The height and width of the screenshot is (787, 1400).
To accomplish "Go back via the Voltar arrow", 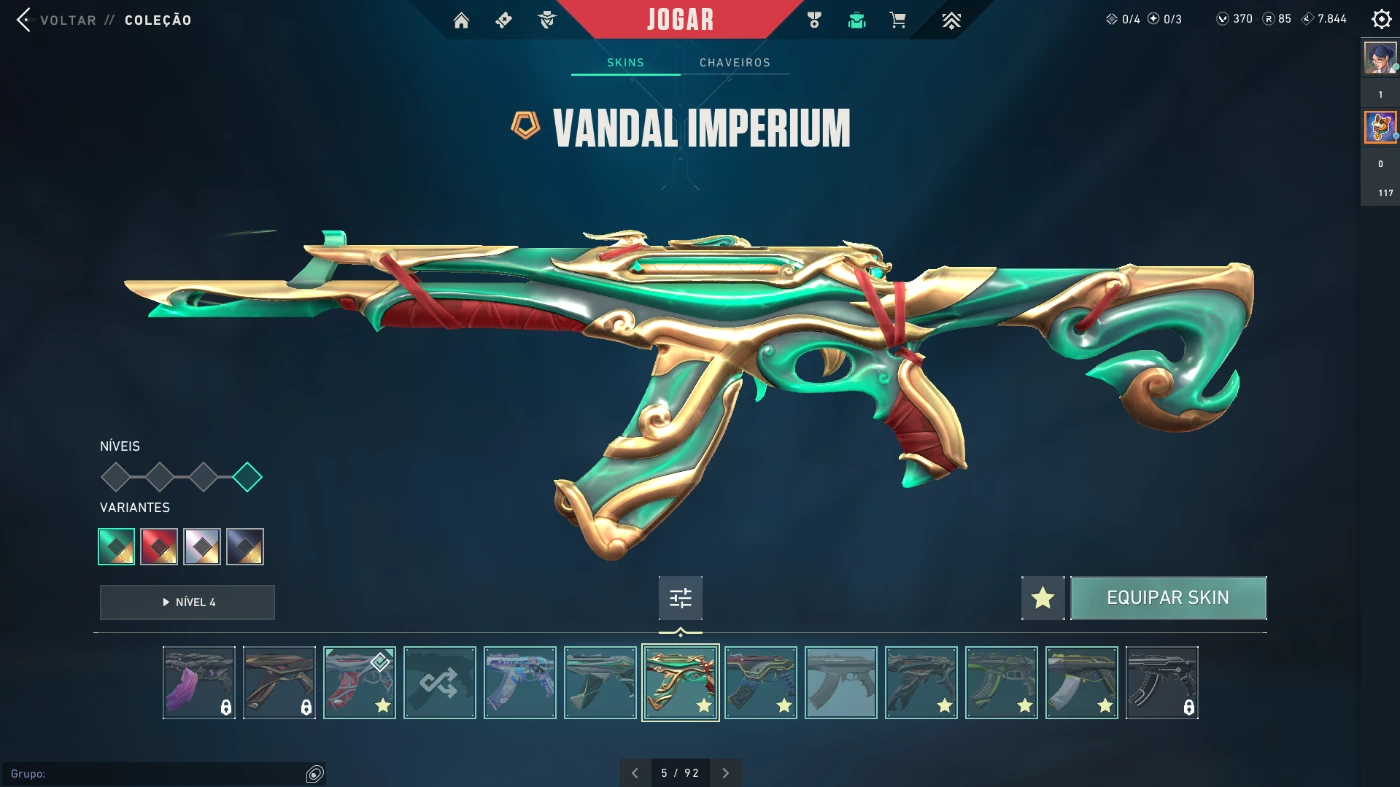I will [24, 20].
